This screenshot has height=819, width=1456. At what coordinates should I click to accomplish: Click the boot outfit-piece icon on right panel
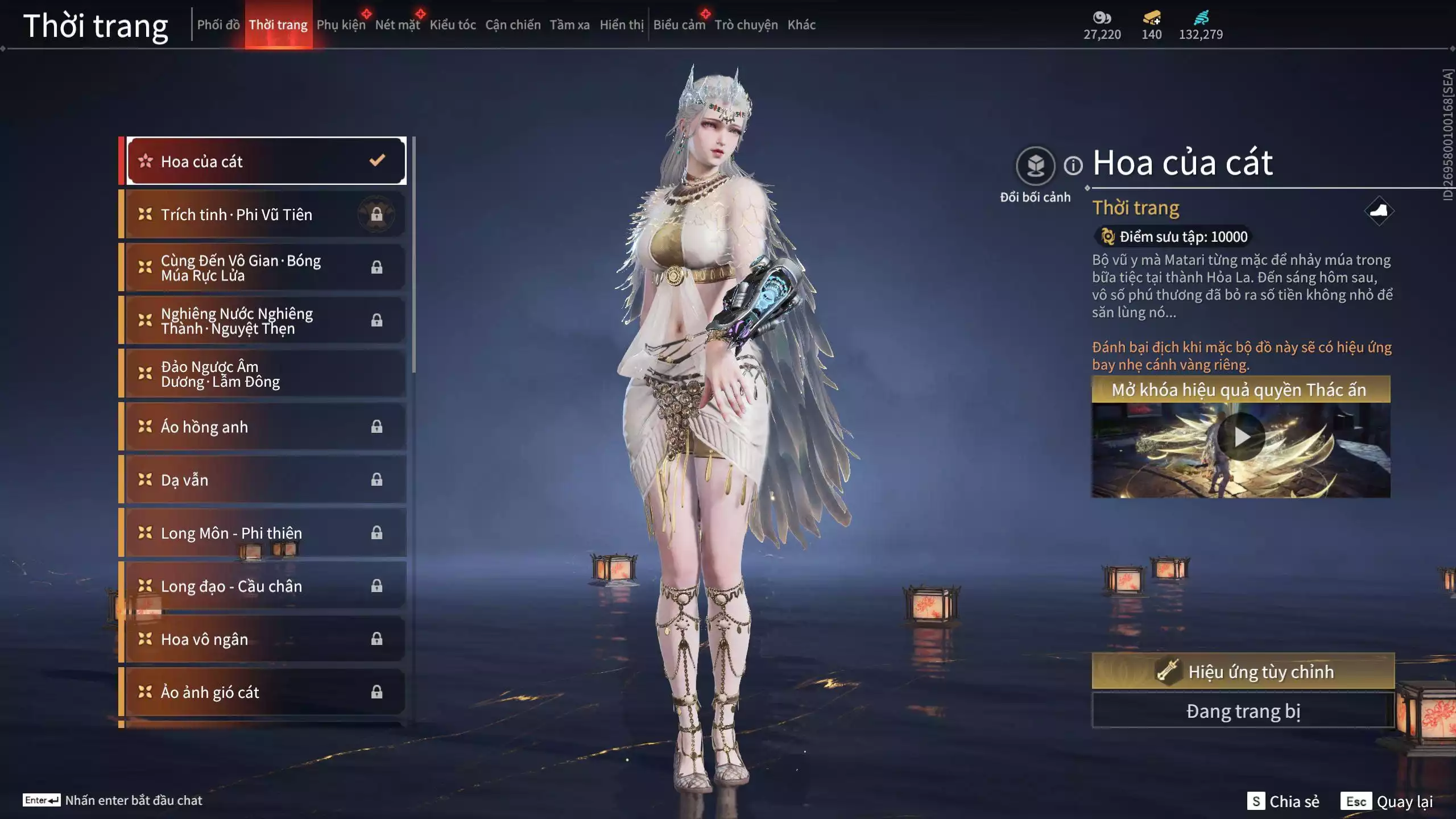click(x=1381, y=210)
